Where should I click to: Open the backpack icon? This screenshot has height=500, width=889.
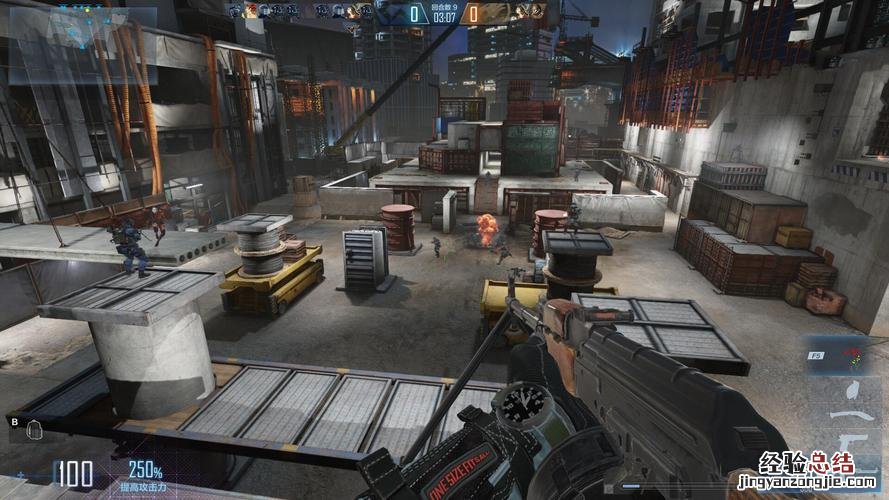click(x=34, y=429)
